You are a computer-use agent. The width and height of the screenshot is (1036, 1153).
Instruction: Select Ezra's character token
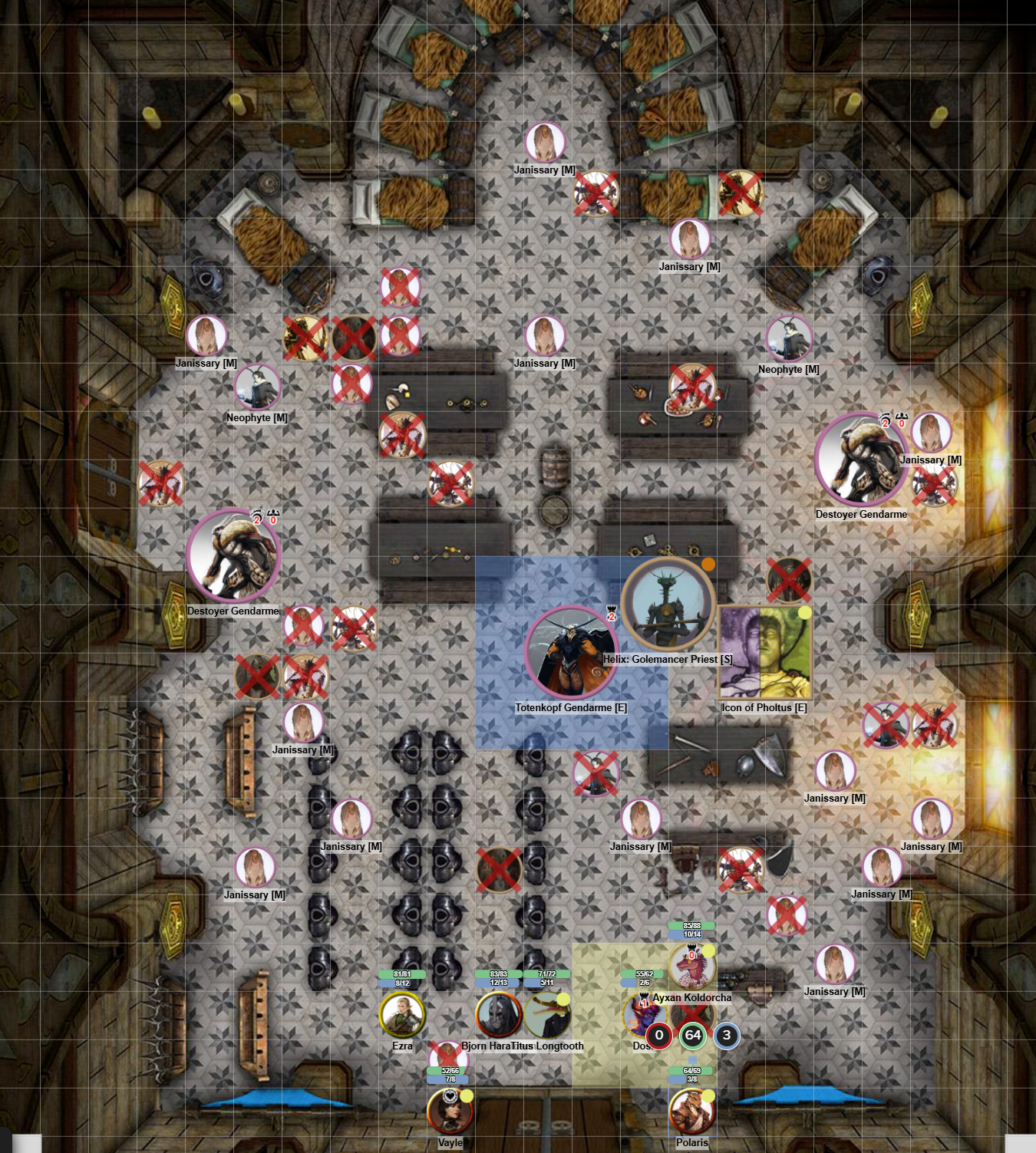pos(402,1013)
